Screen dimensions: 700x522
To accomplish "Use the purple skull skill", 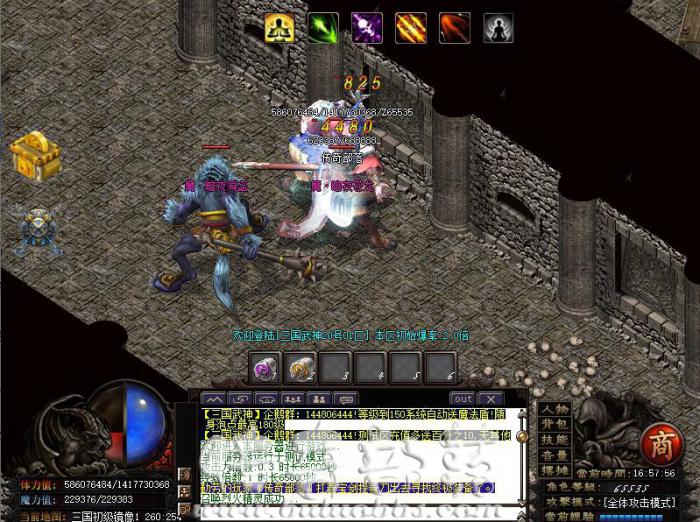I will pyautogui.click(x=367, y=28).
